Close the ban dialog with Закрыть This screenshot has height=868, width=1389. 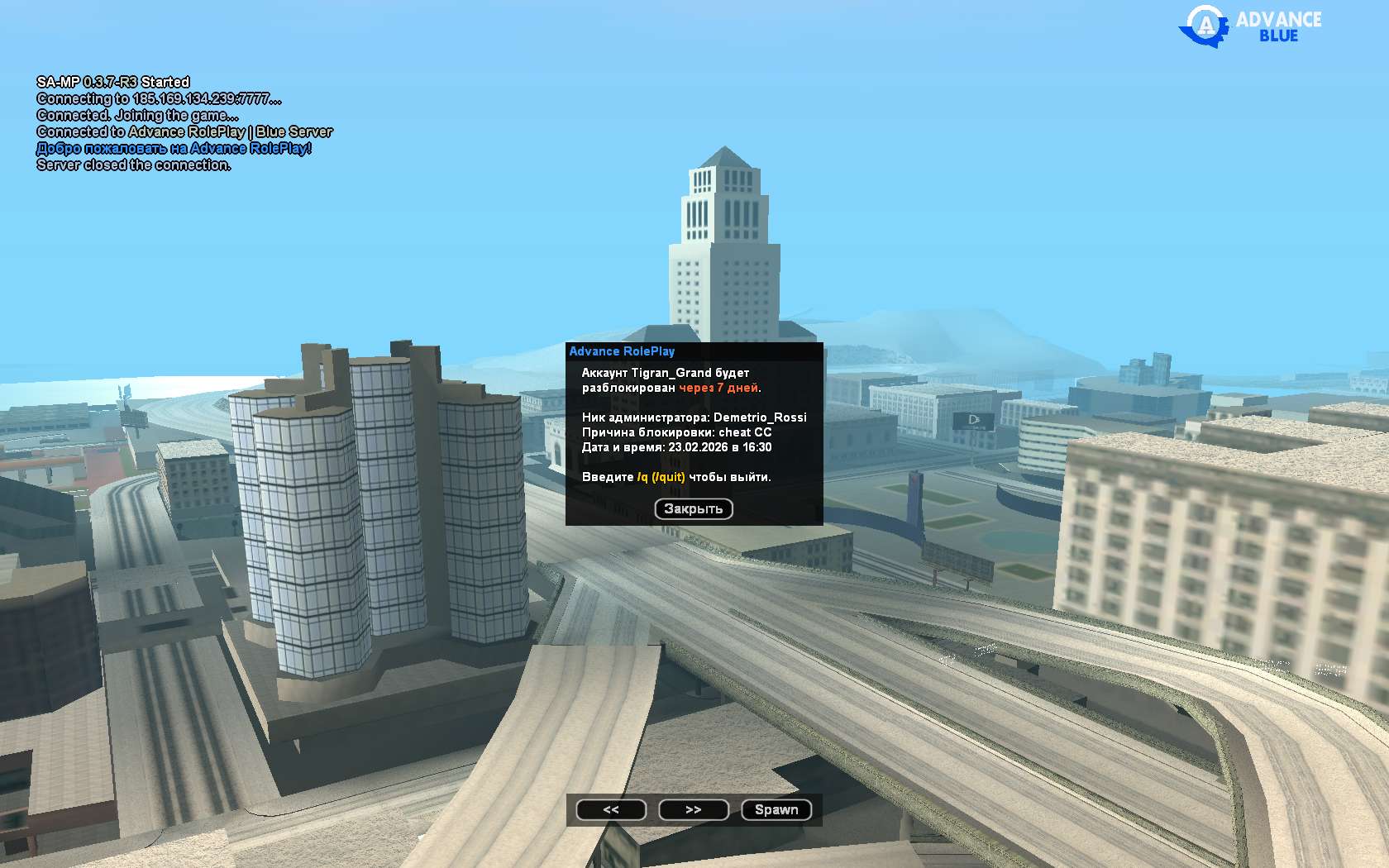(x=694, y=509)
